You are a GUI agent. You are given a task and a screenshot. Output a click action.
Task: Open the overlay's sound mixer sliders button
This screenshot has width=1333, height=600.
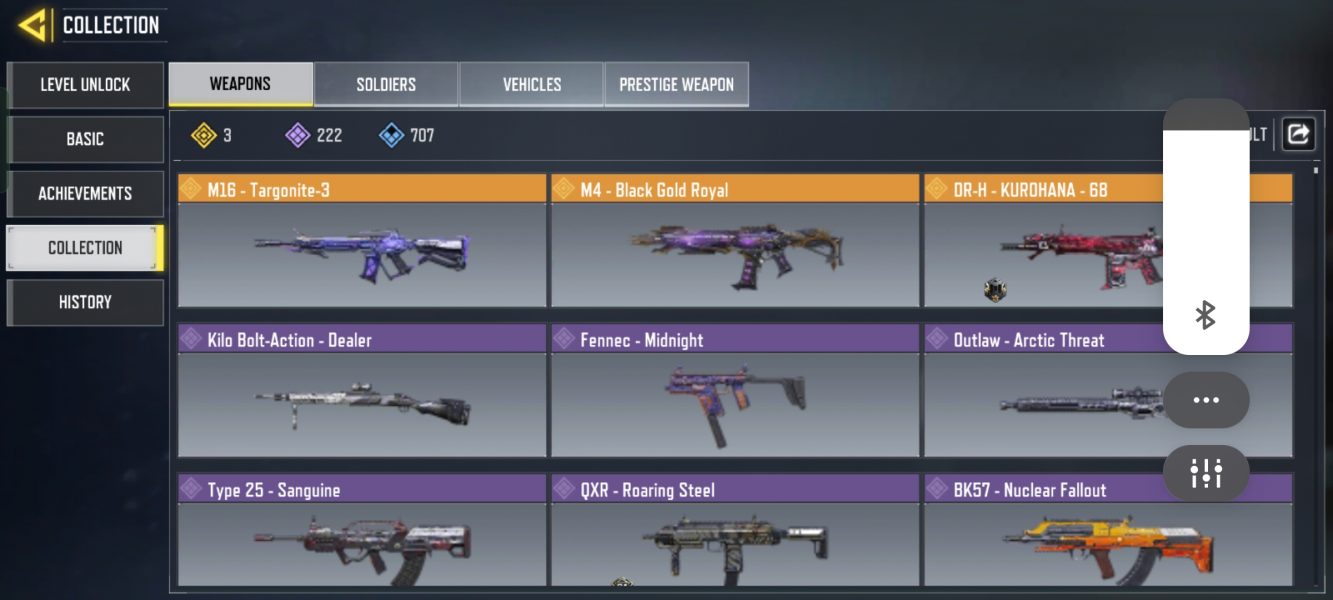(x=1206, y=473)
